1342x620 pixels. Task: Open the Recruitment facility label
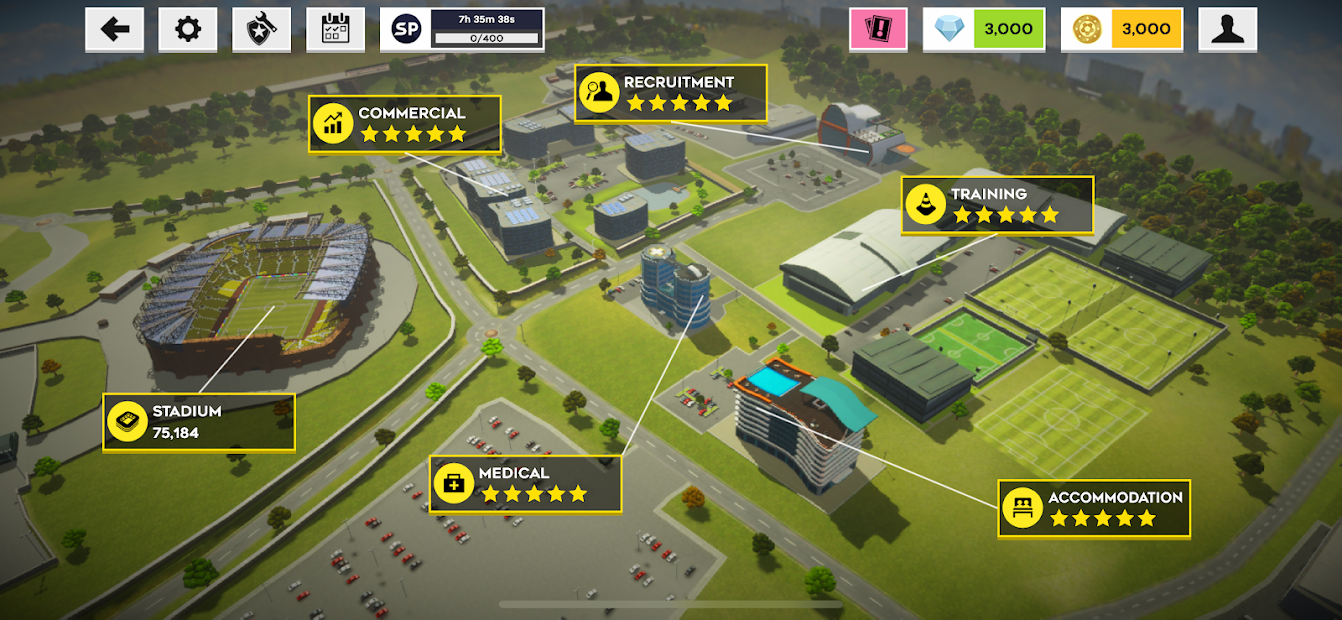(670, 93)
